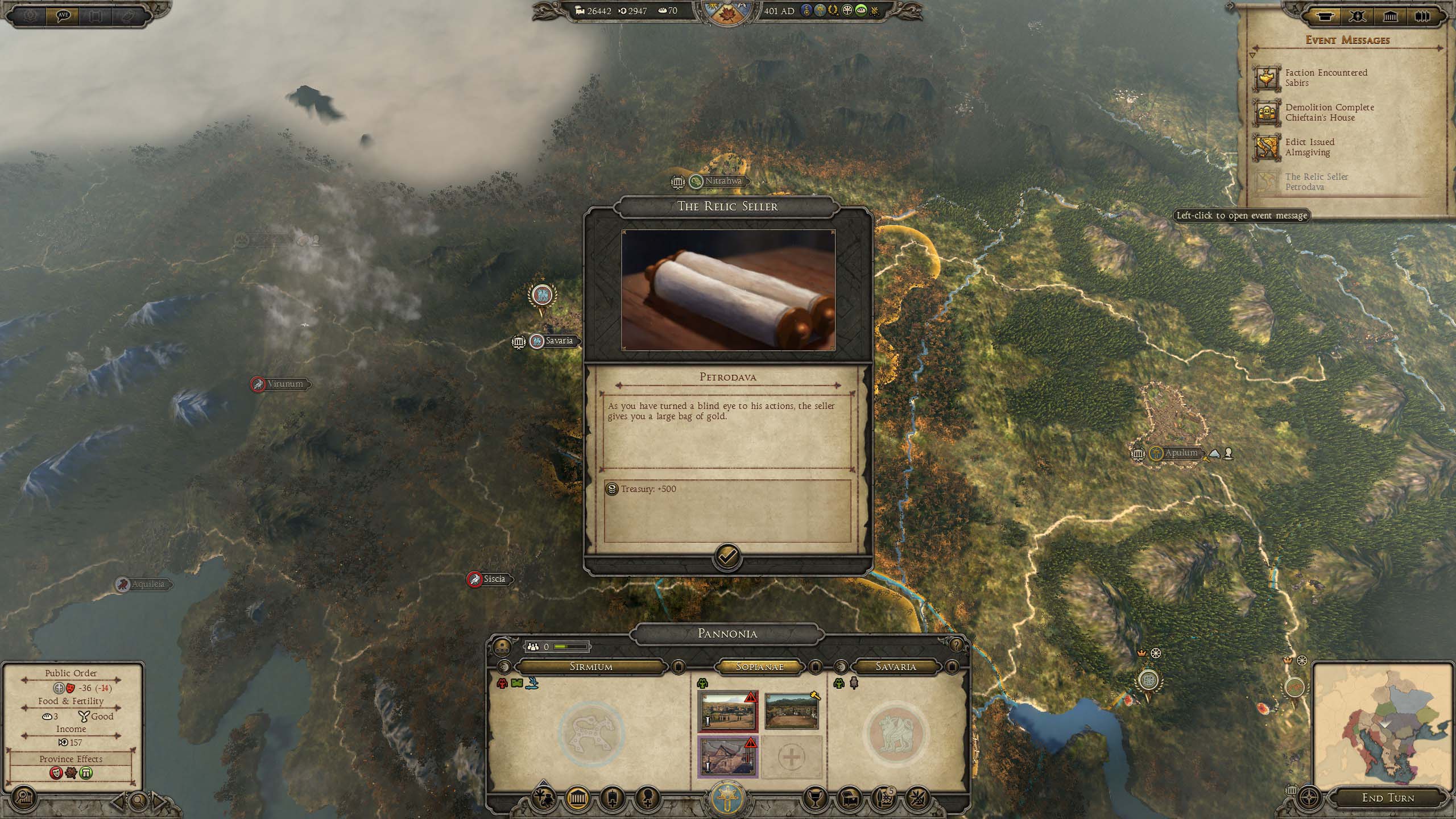Open the Demolition Complete Chieftain's House message
The height and width of the screenshot is (819, 1456).
(x=1329, y=113)
